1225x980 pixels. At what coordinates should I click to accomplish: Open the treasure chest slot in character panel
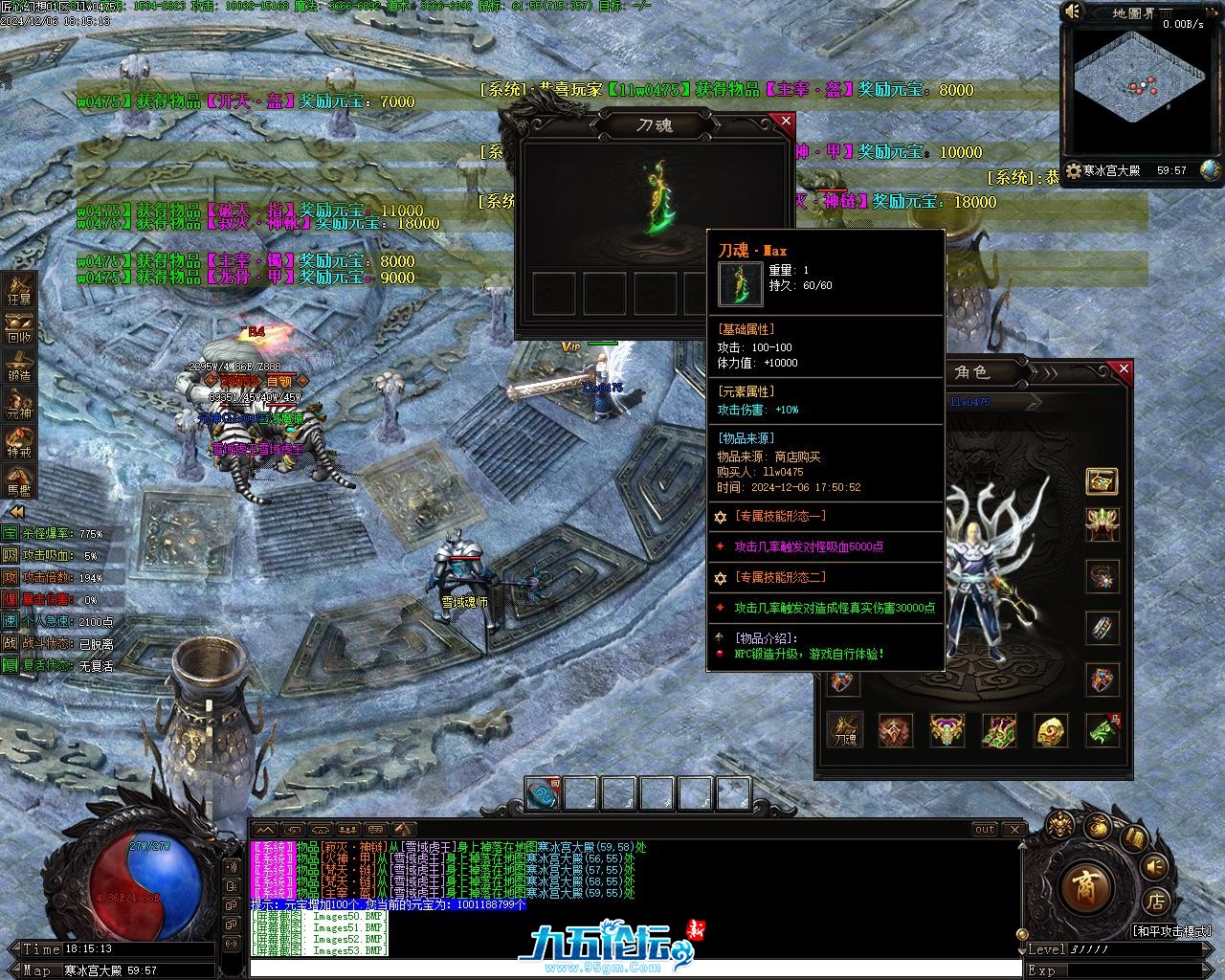pos(1102,480)
